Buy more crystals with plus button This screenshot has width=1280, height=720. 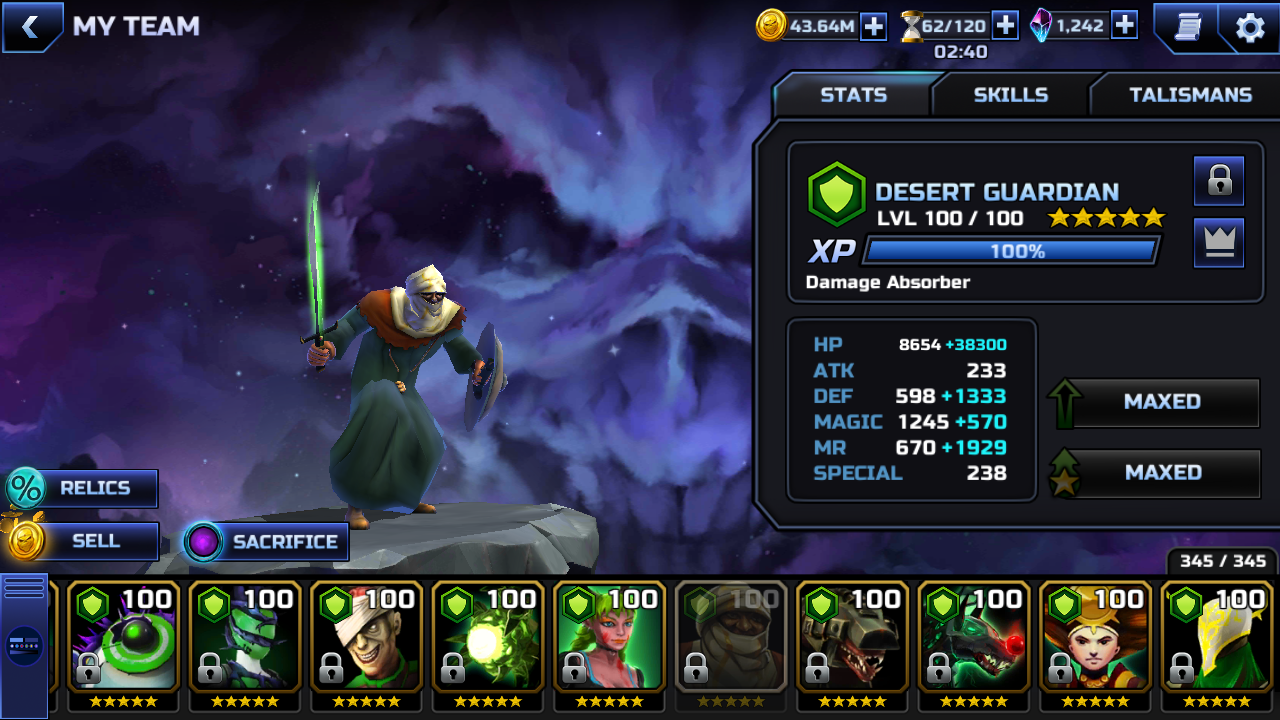point(1124,26)
